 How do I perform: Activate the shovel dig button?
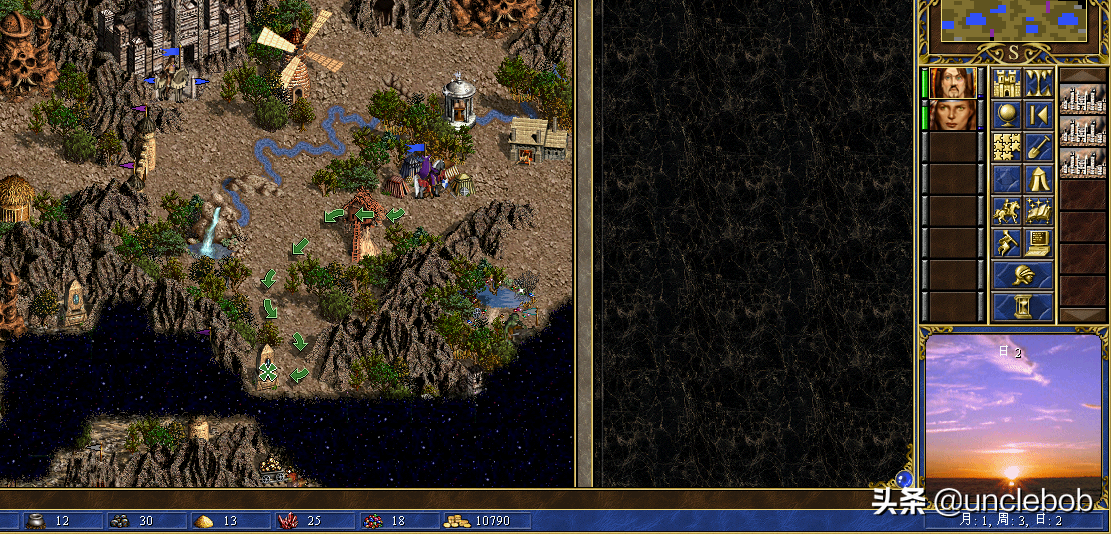1038,147
